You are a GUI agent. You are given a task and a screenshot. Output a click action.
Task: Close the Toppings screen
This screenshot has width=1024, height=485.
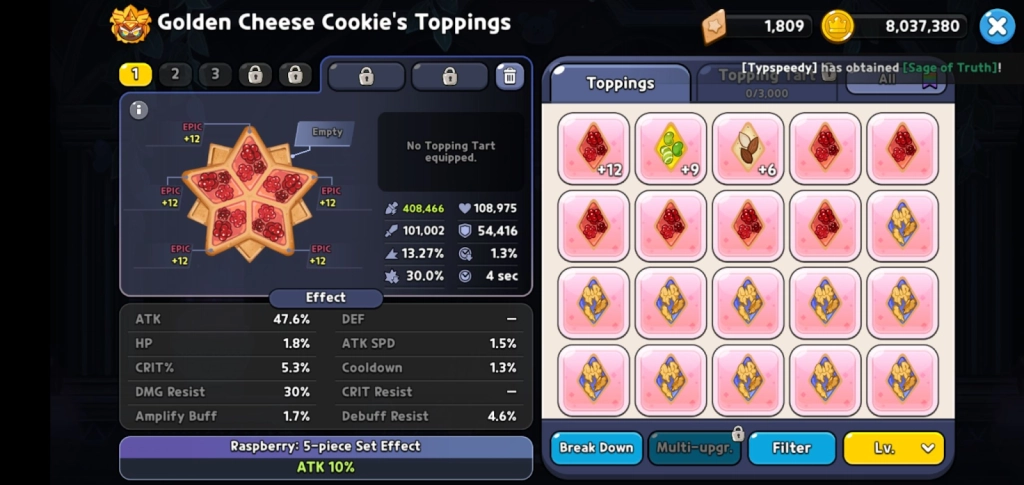[996, 27]
